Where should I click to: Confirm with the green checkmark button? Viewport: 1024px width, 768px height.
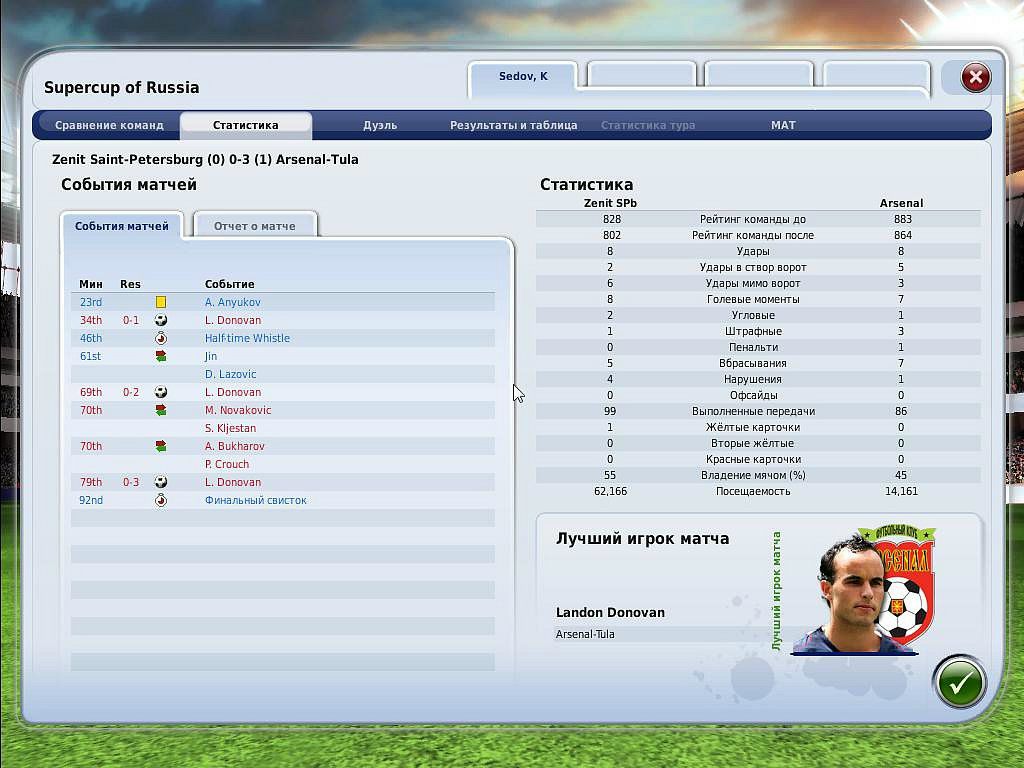pos(959,683)
